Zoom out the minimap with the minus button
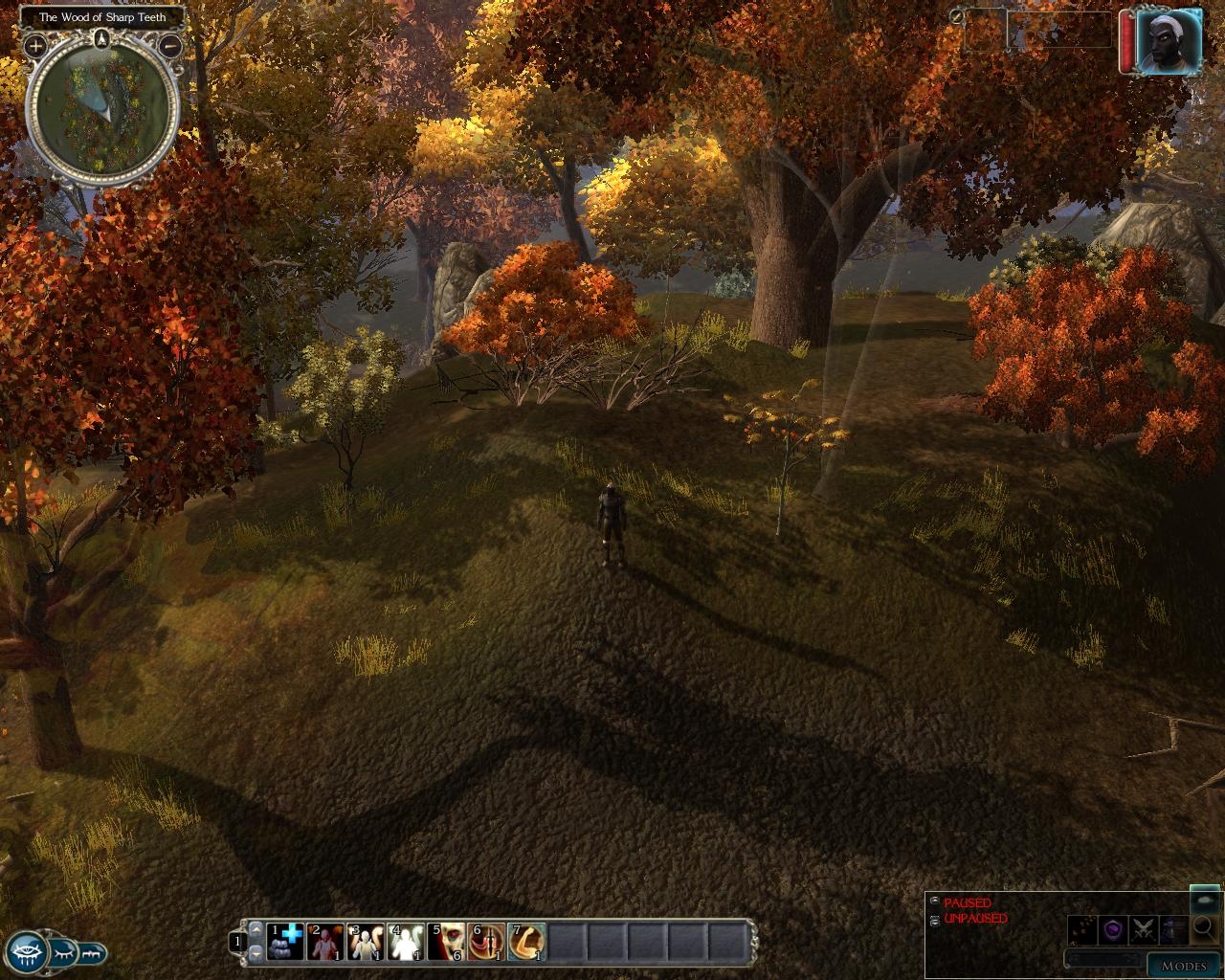 point(171,45)
